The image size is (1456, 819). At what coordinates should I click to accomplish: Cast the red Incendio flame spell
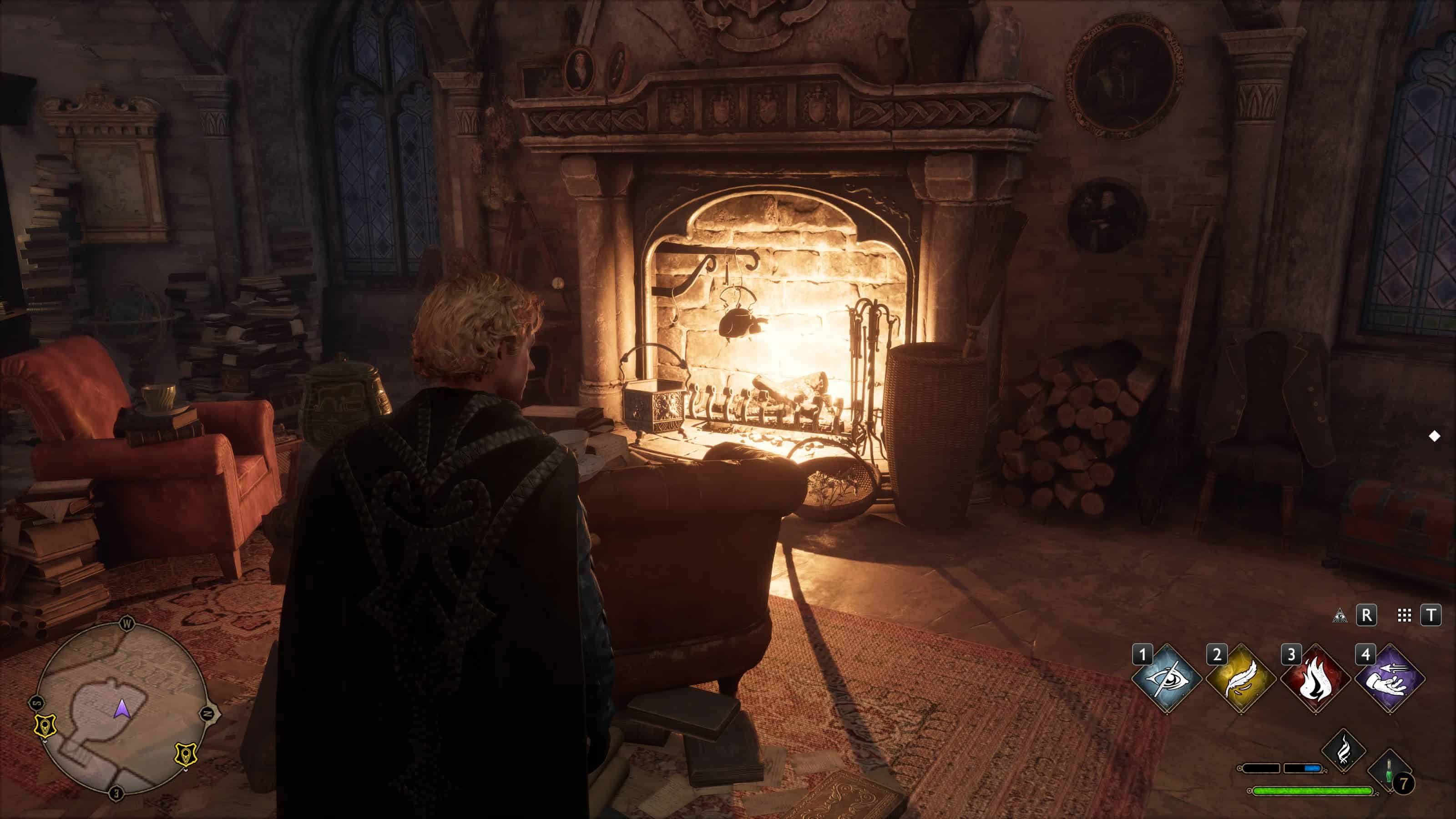click(x=1316, y=677)
